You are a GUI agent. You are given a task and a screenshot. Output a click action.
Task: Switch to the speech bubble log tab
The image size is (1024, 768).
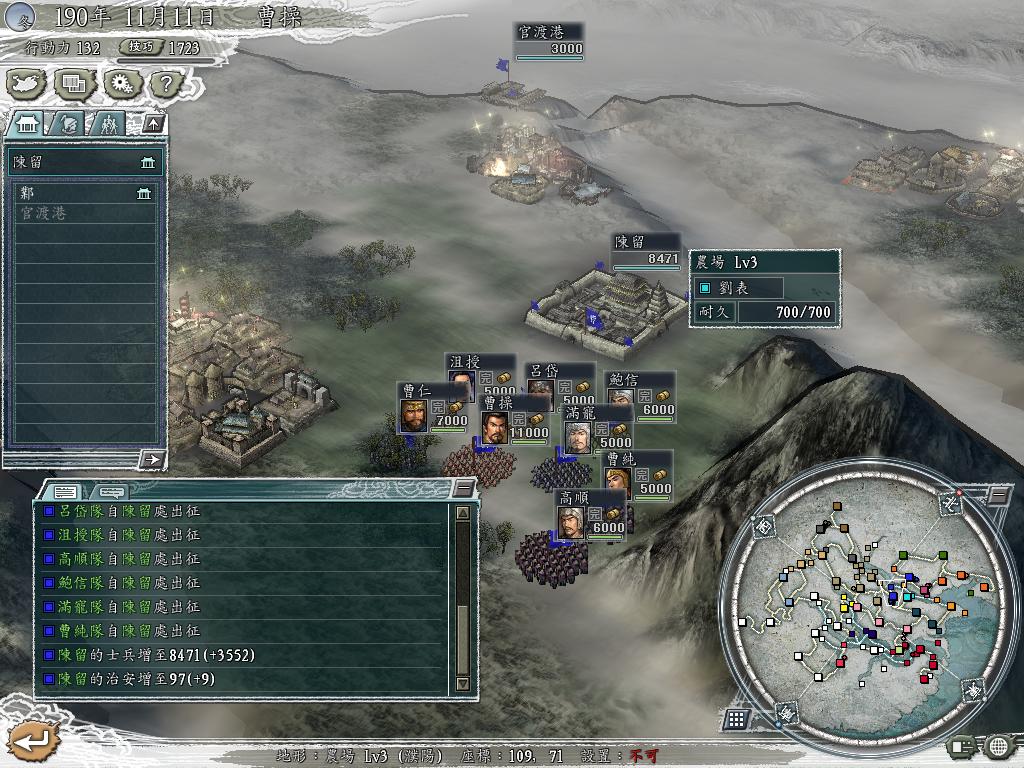(x=111, y=491)
